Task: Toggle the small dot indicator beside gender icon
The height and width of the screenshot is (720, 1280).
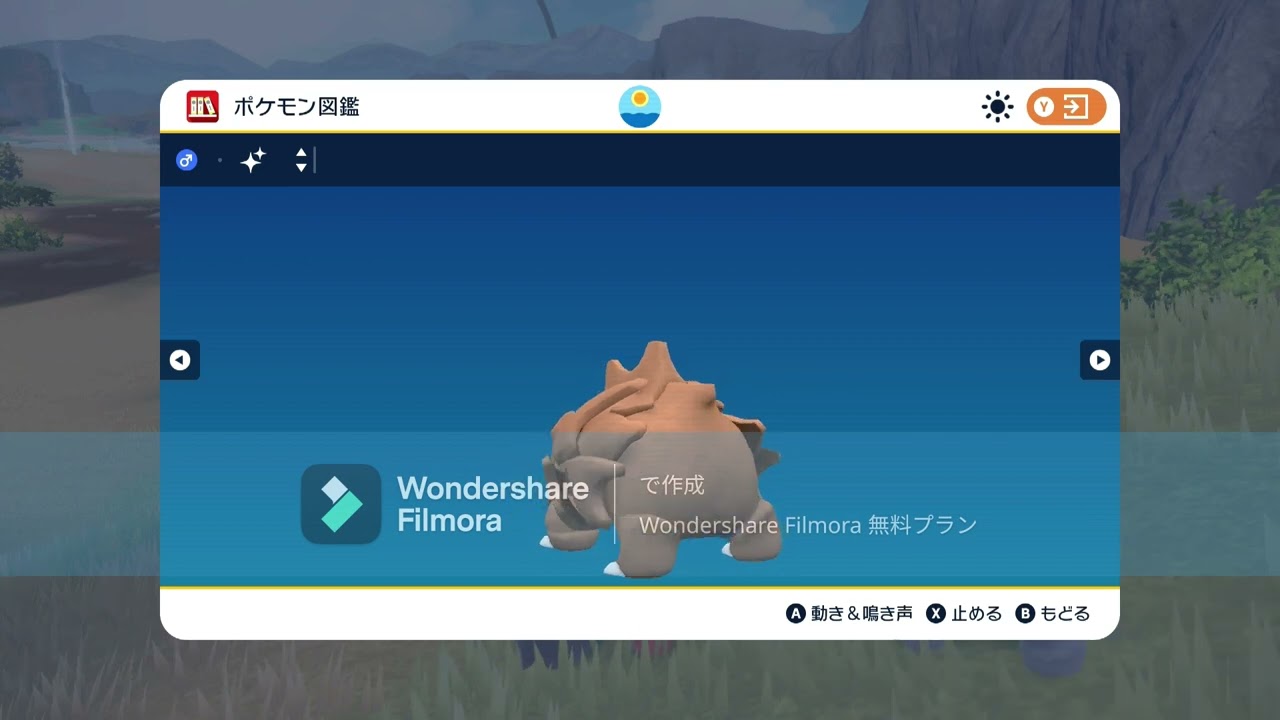Action: tap(220, 160)
